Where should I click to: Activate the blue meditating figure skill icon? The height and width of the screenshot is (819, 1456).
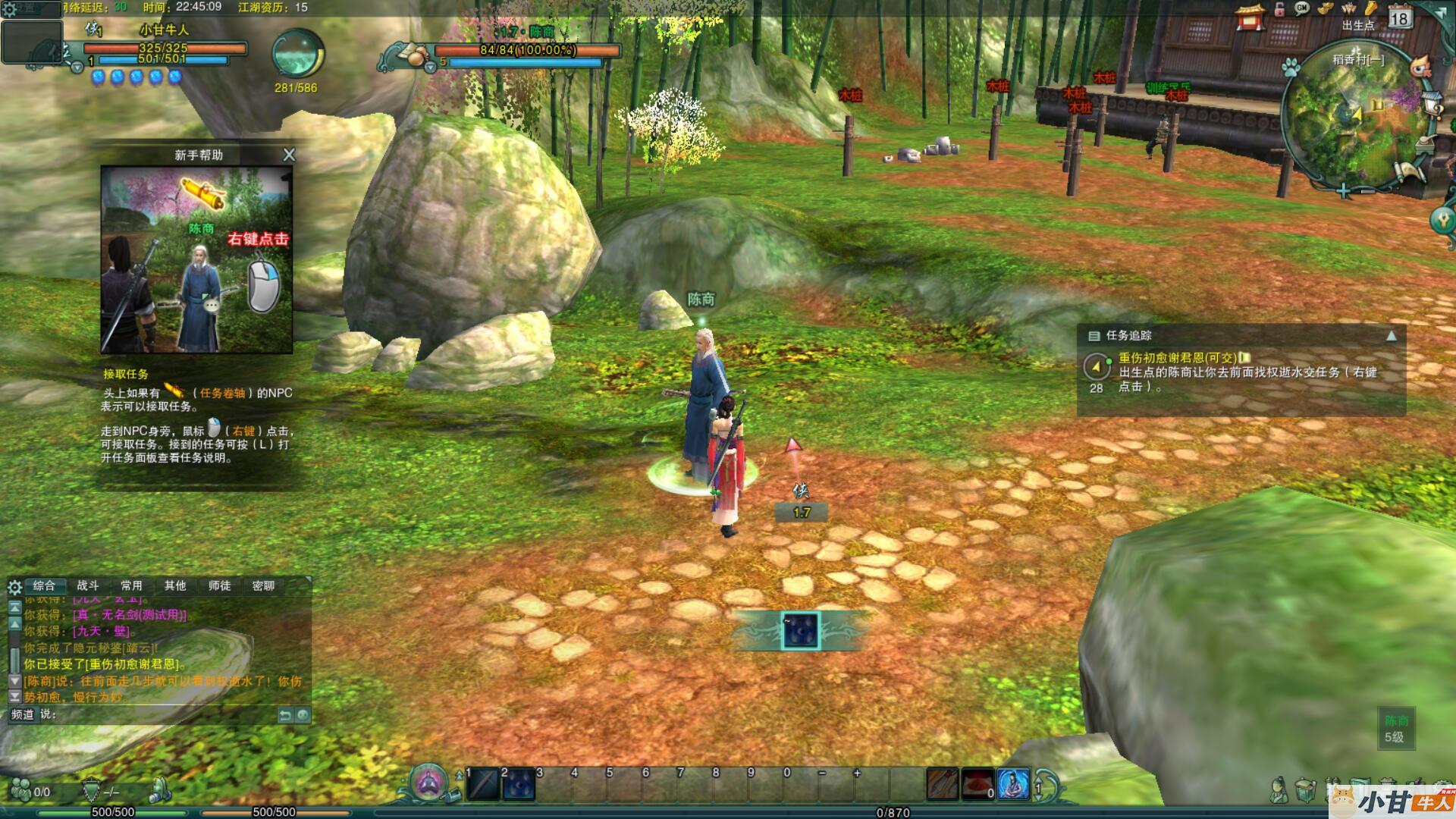[x=1013, y=785]
